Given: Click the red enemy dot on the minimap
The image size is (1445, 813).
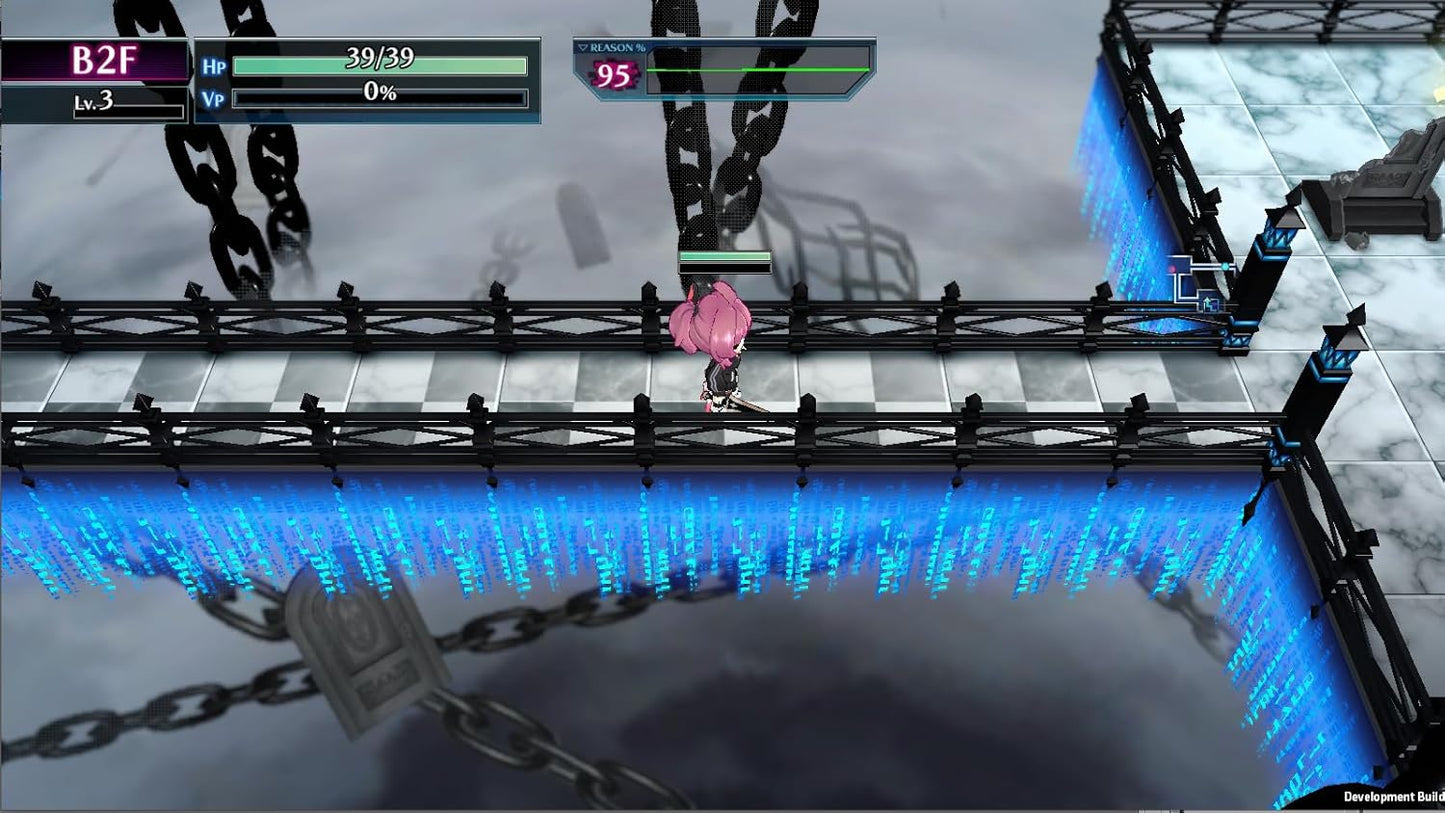Looking at the screenshot, I should tap(1172, 269).
